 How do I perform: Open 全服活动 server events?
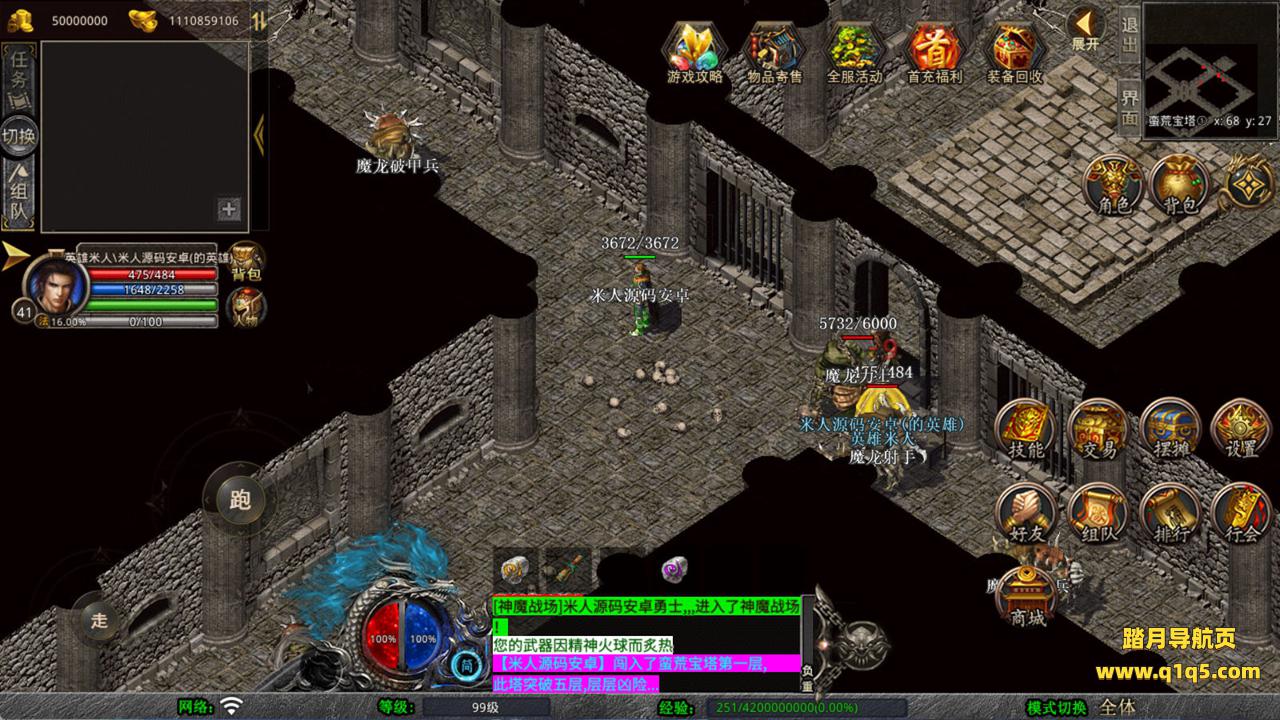pos(854,52)
